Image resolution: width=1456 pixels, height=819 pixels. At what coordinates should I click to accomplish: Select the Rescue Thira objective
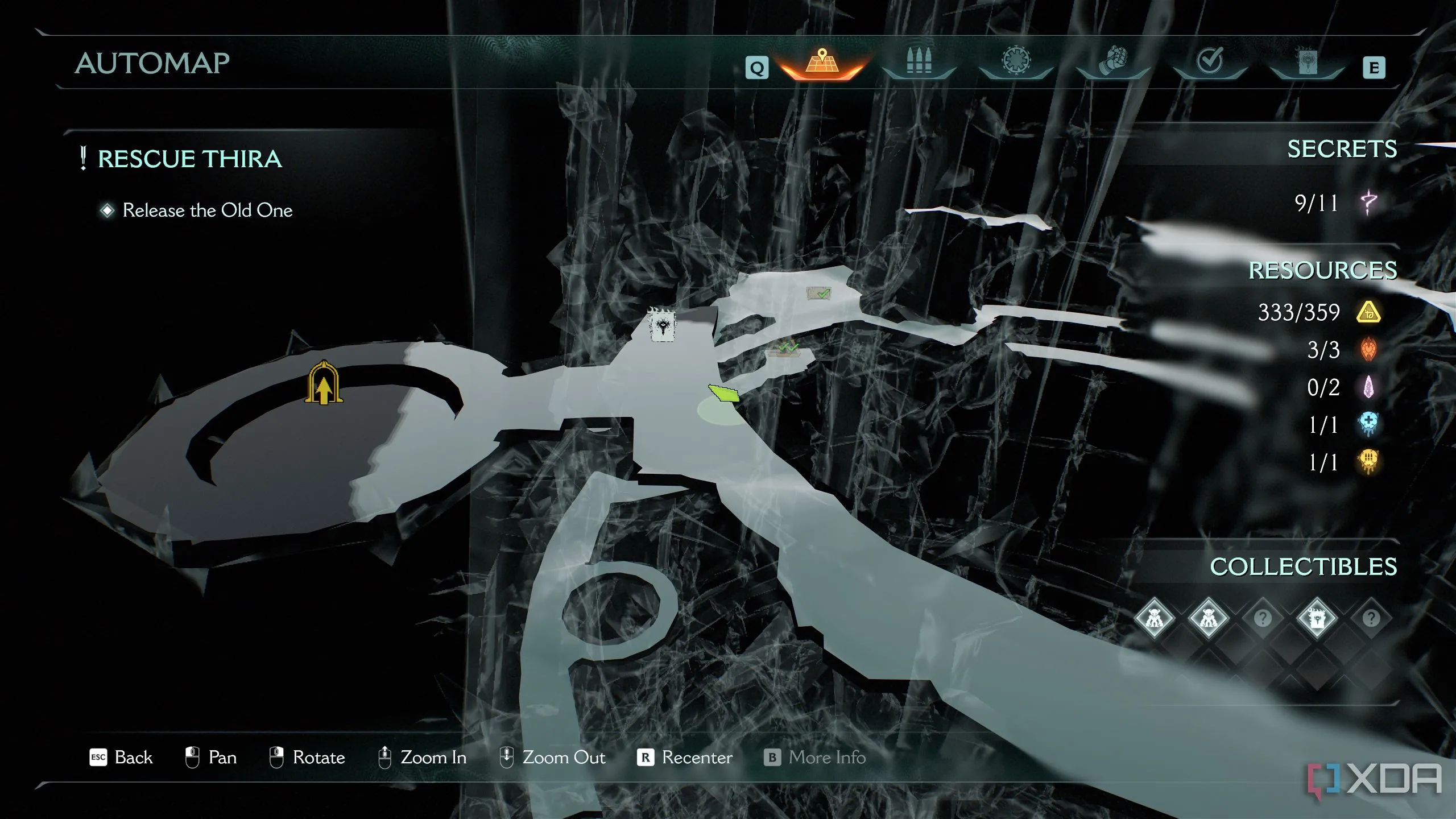coord(189,159)
